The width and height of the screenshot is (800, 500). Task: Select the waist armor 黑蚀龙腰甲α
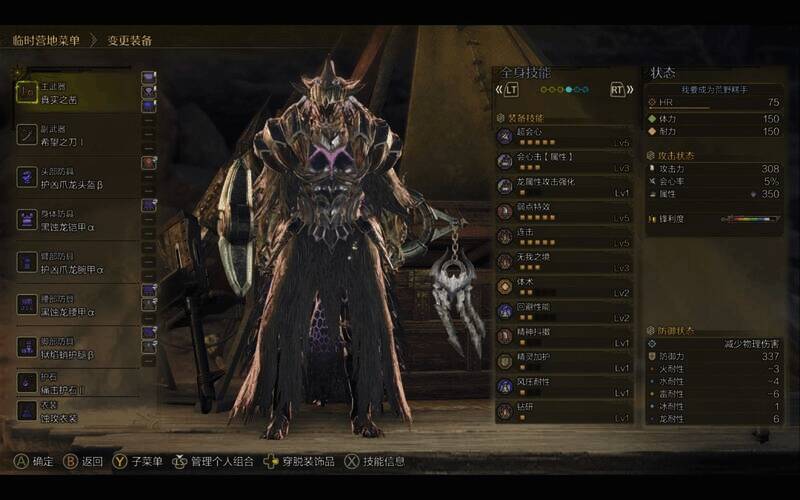78,306
